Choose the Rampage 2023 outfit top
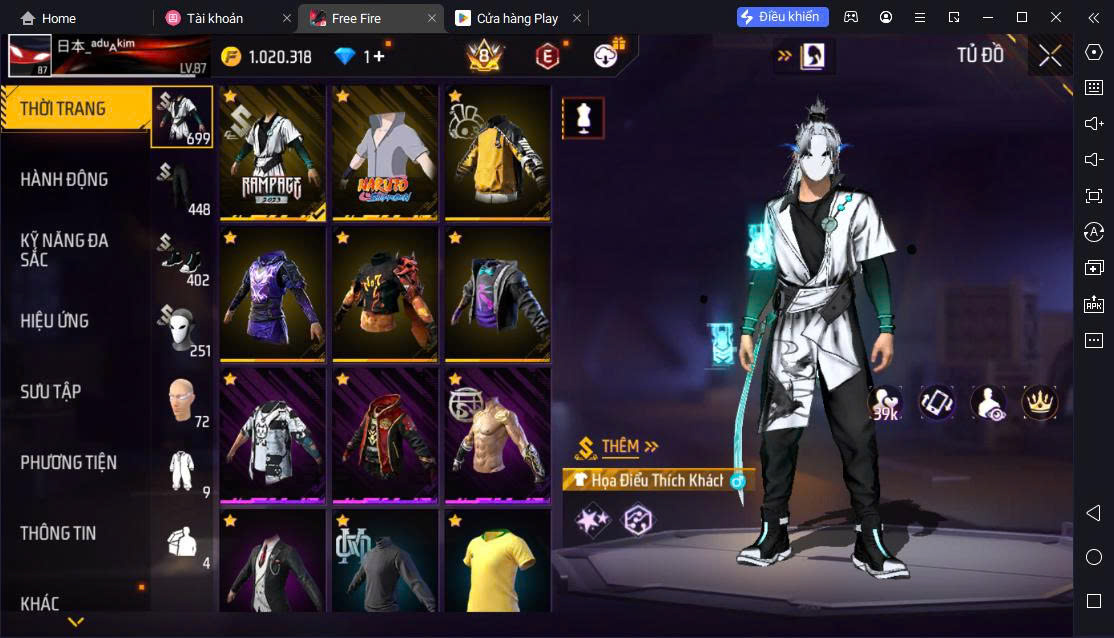Screen dimensions: 1114x638 [273, 152]
